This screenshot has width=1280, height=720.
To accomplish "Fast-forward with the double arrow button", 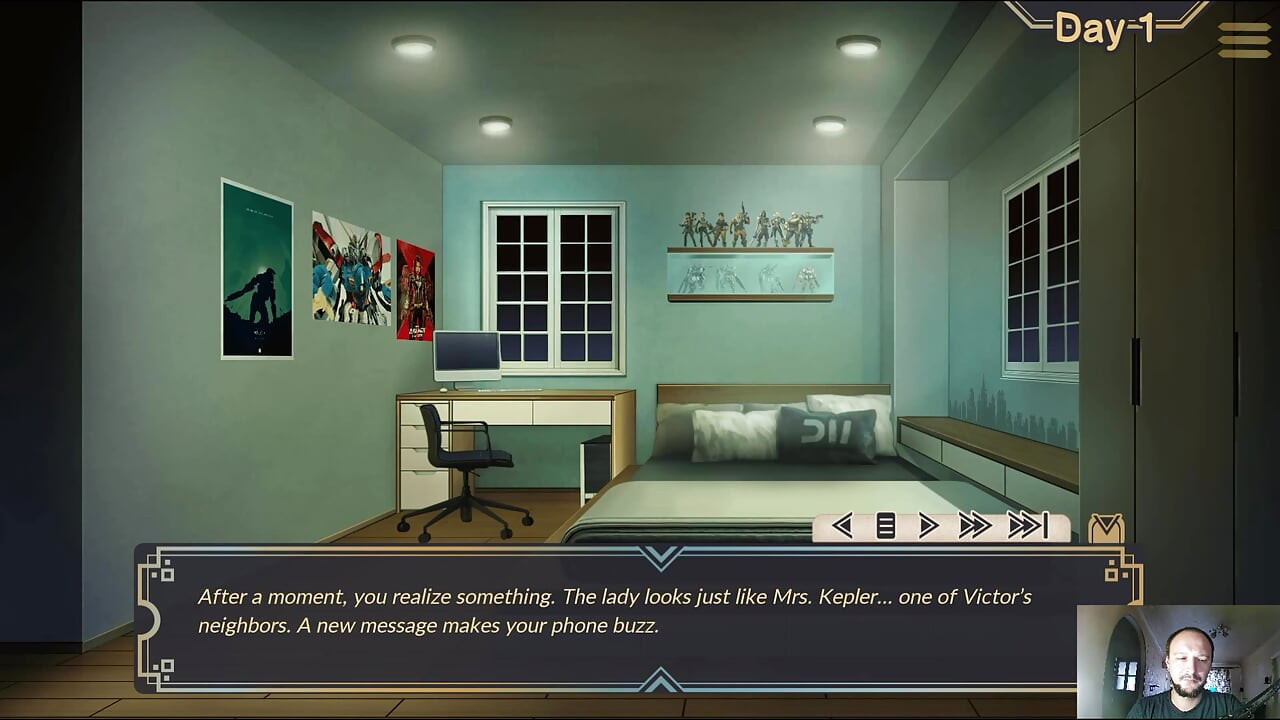I will pos(974,526).
